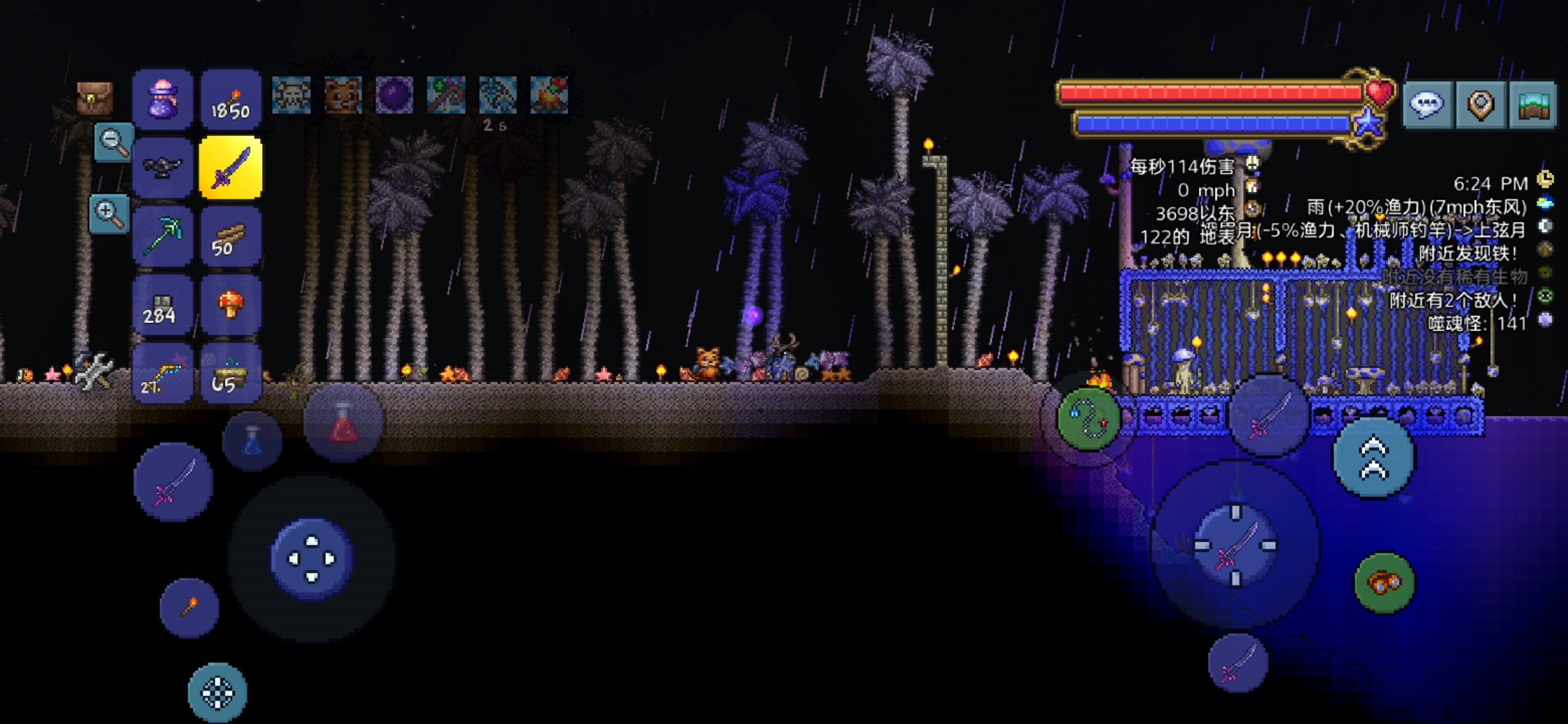Choose the magic lamp hotbar slot
1568x724 pixels.
click(x=163, y=168)
